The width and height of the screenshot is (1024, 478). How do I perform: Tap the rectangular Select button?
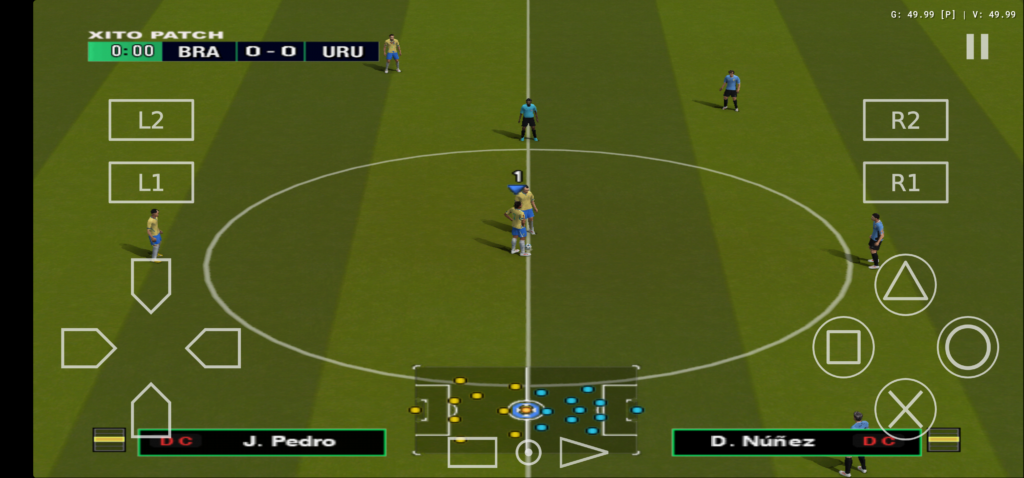click(472, 452)
